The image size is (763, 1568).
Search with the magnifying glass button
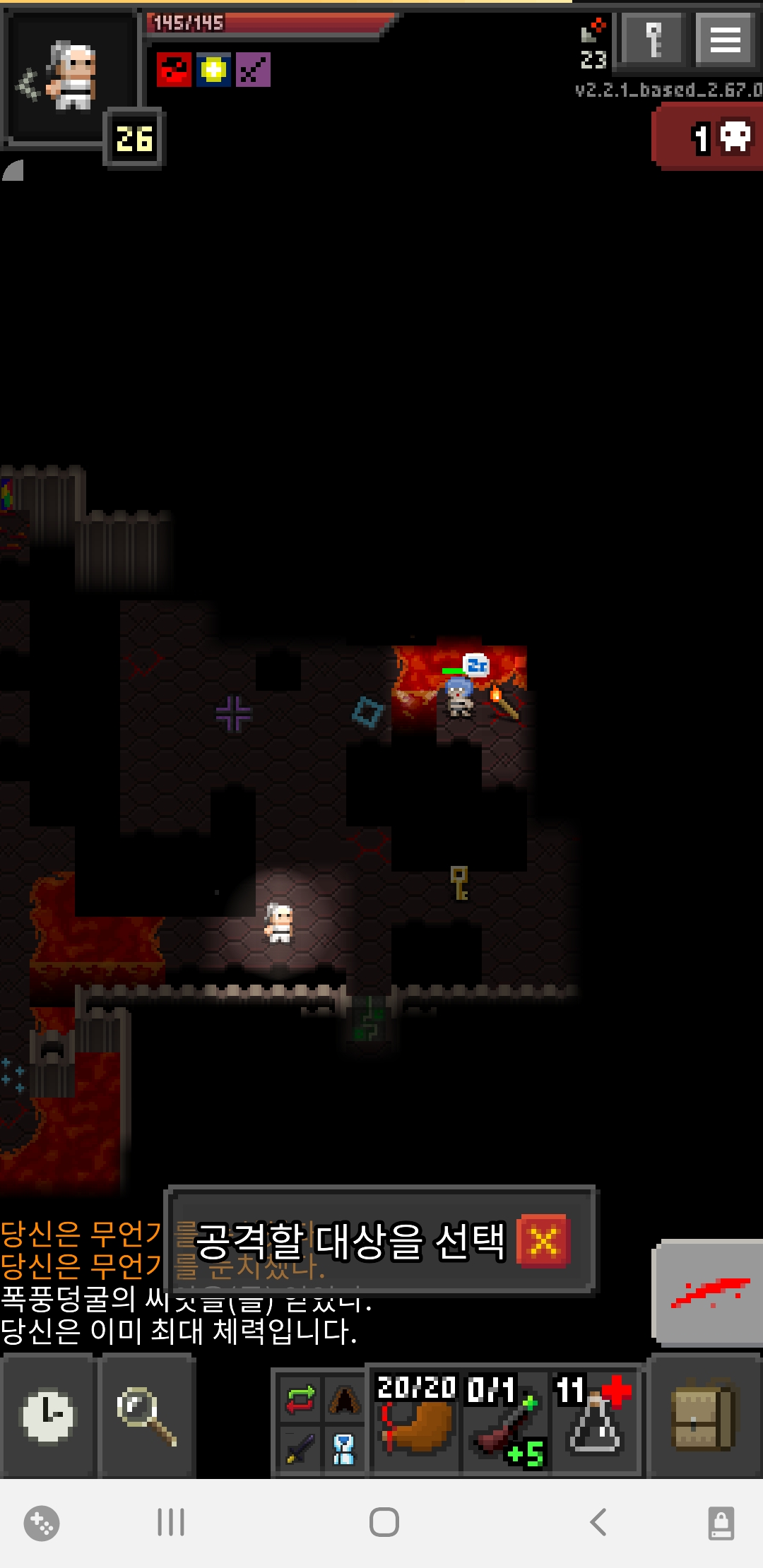pos(147,1415)
